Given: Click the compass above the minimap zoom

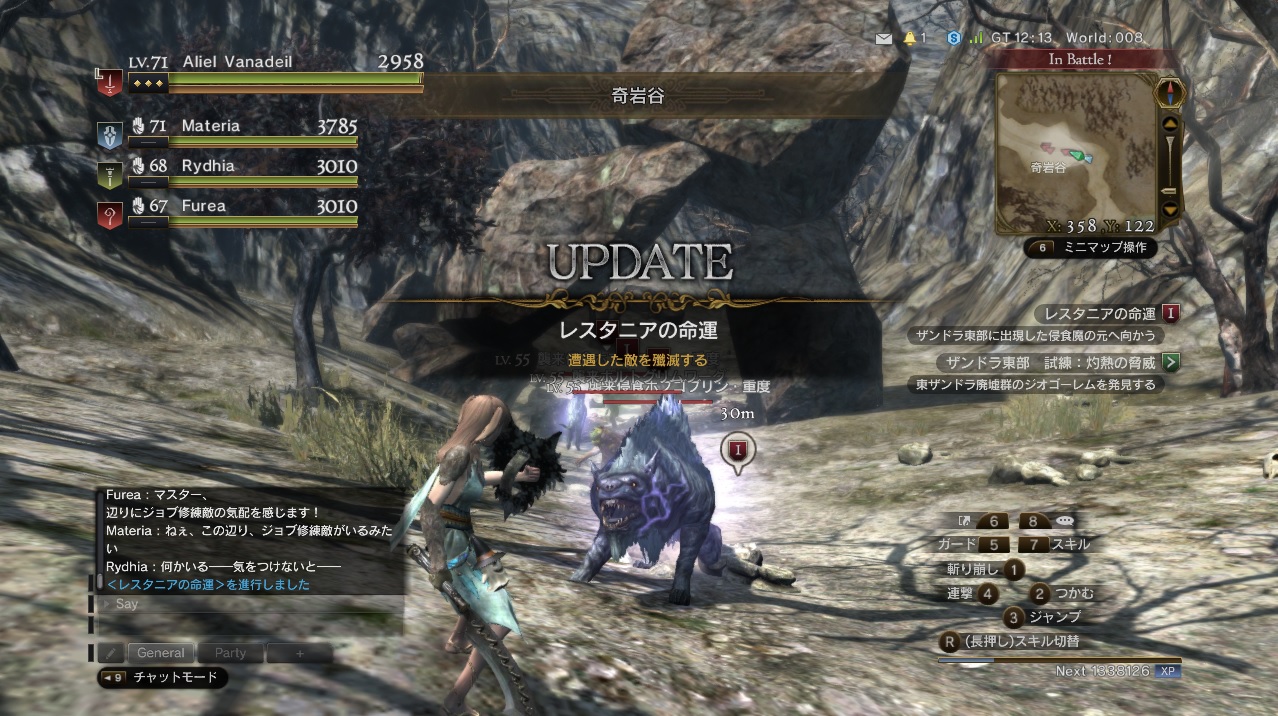Looking at the screenshot, I should (1169, 93).
